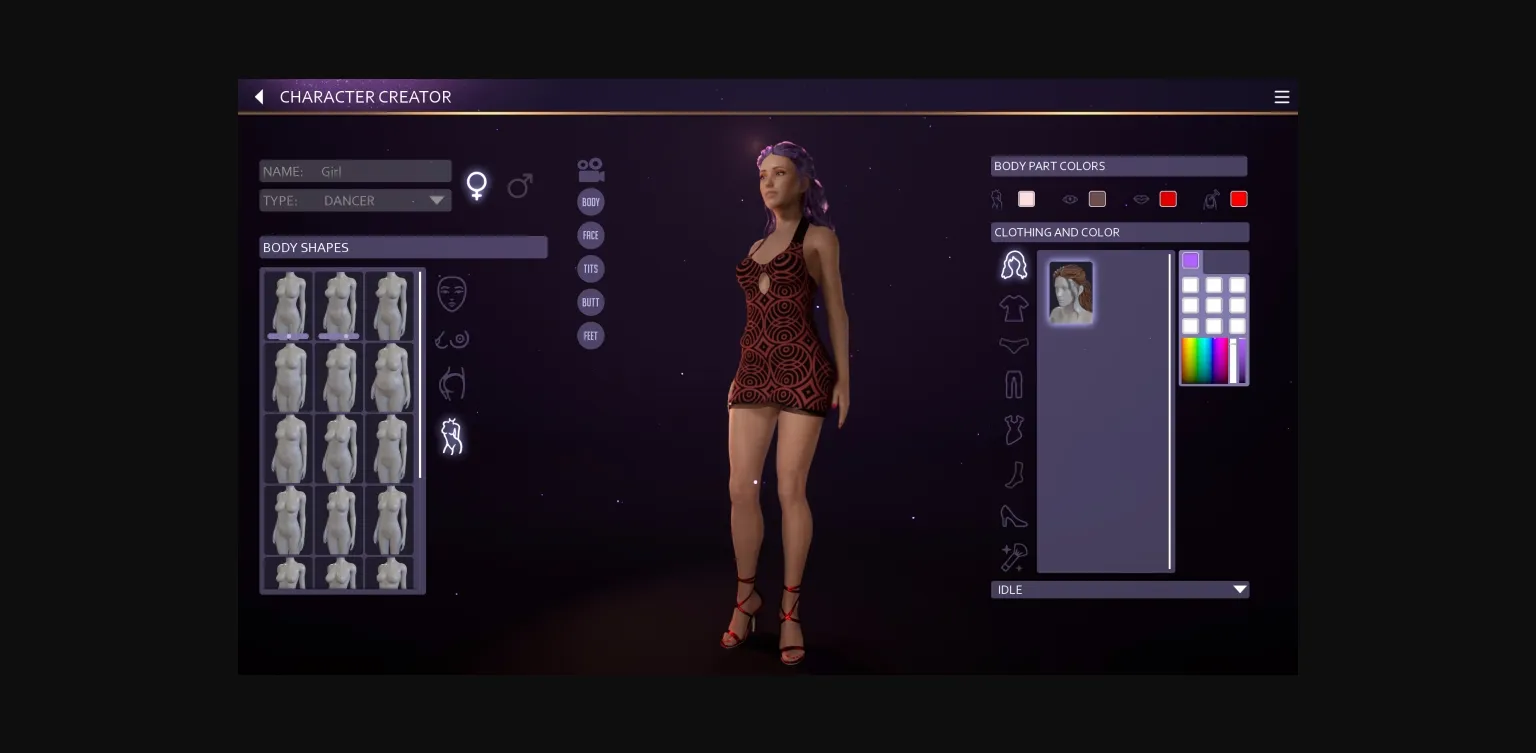The width and height of the screenshot is (1536, 753).
Task: Select the panties category icon
Action: (x=1014, y=345)
